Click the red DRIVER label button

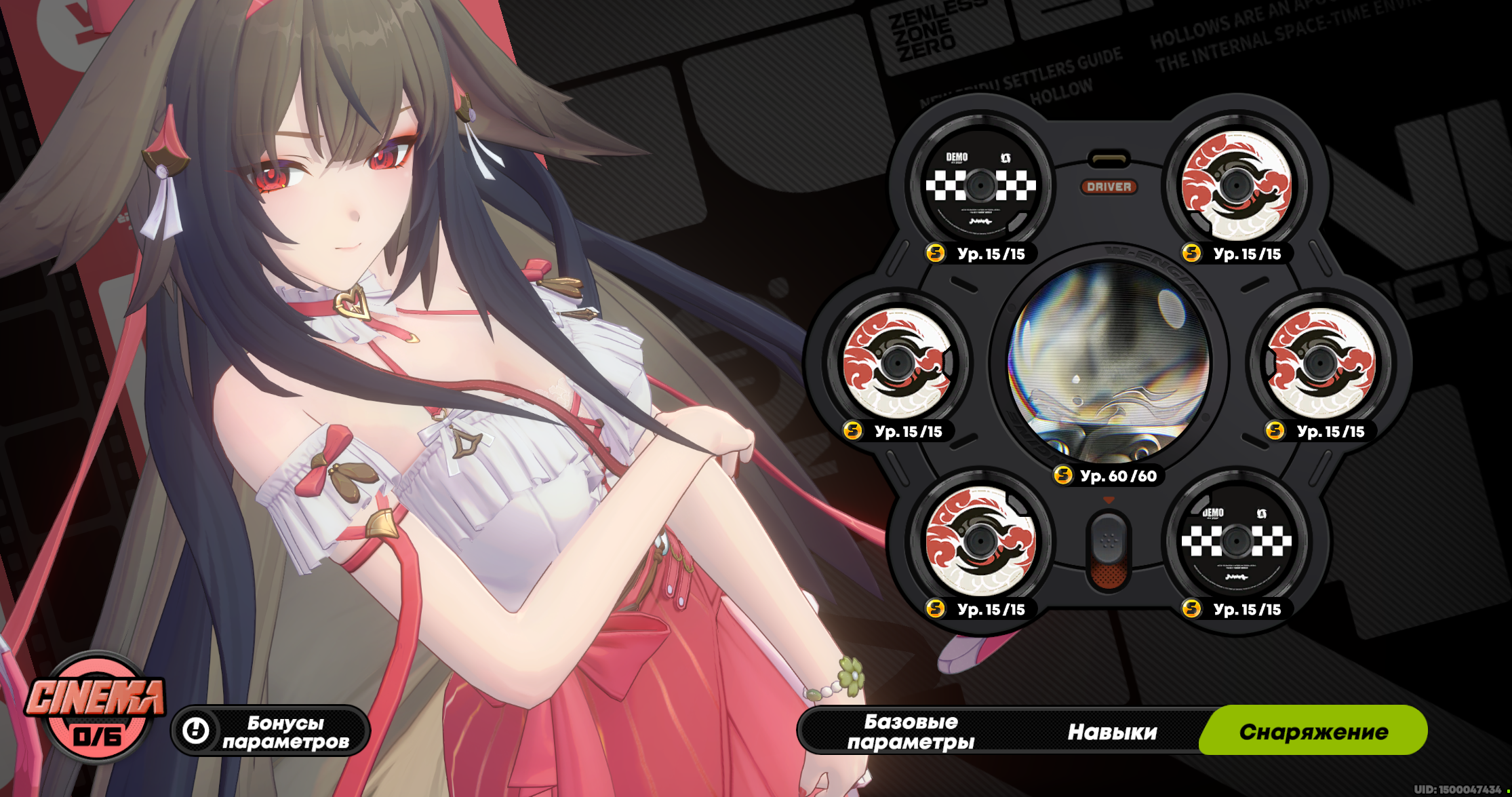coord(1109,187)
